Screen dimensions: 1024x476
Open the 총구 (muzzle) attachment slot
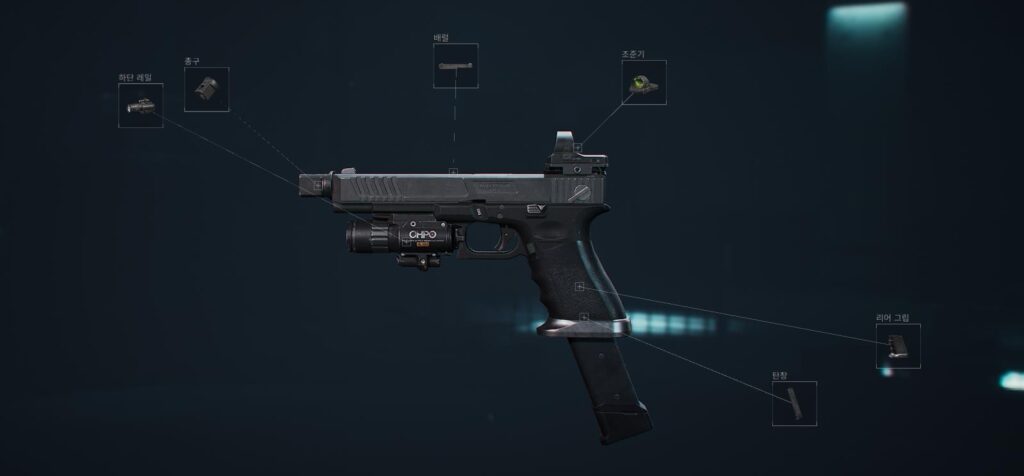click(206, 89)
